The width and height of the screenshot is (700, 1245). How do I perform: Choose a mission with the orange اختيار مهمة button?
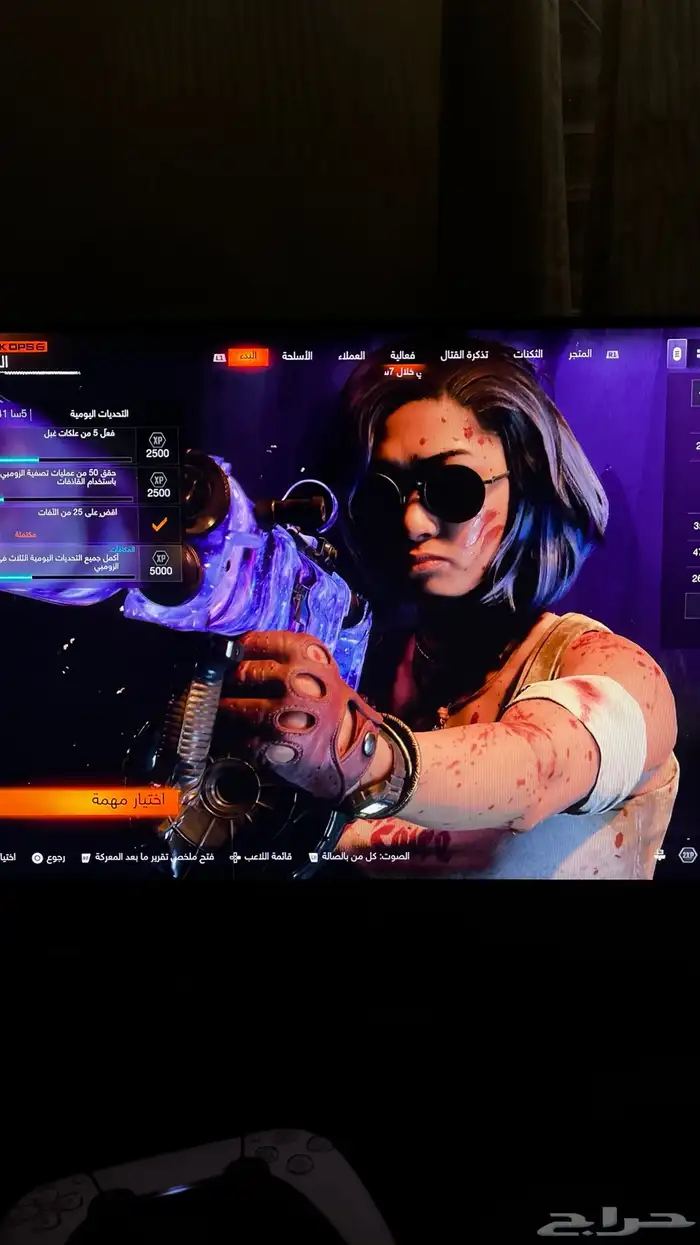pos(90,801)
